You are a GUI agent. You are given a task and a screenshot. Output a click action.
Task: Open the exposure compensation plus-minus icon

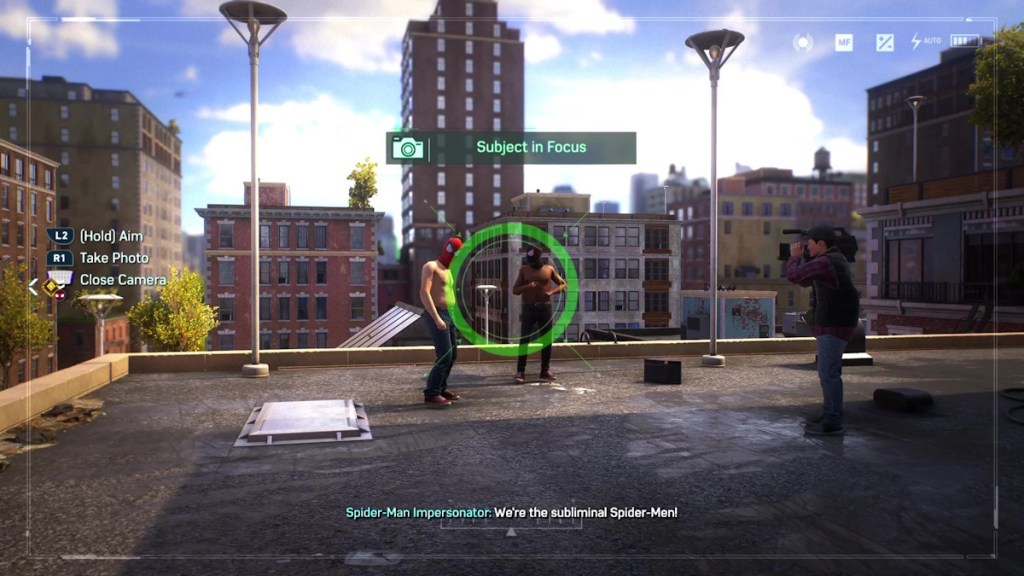[x=885, y=42]
